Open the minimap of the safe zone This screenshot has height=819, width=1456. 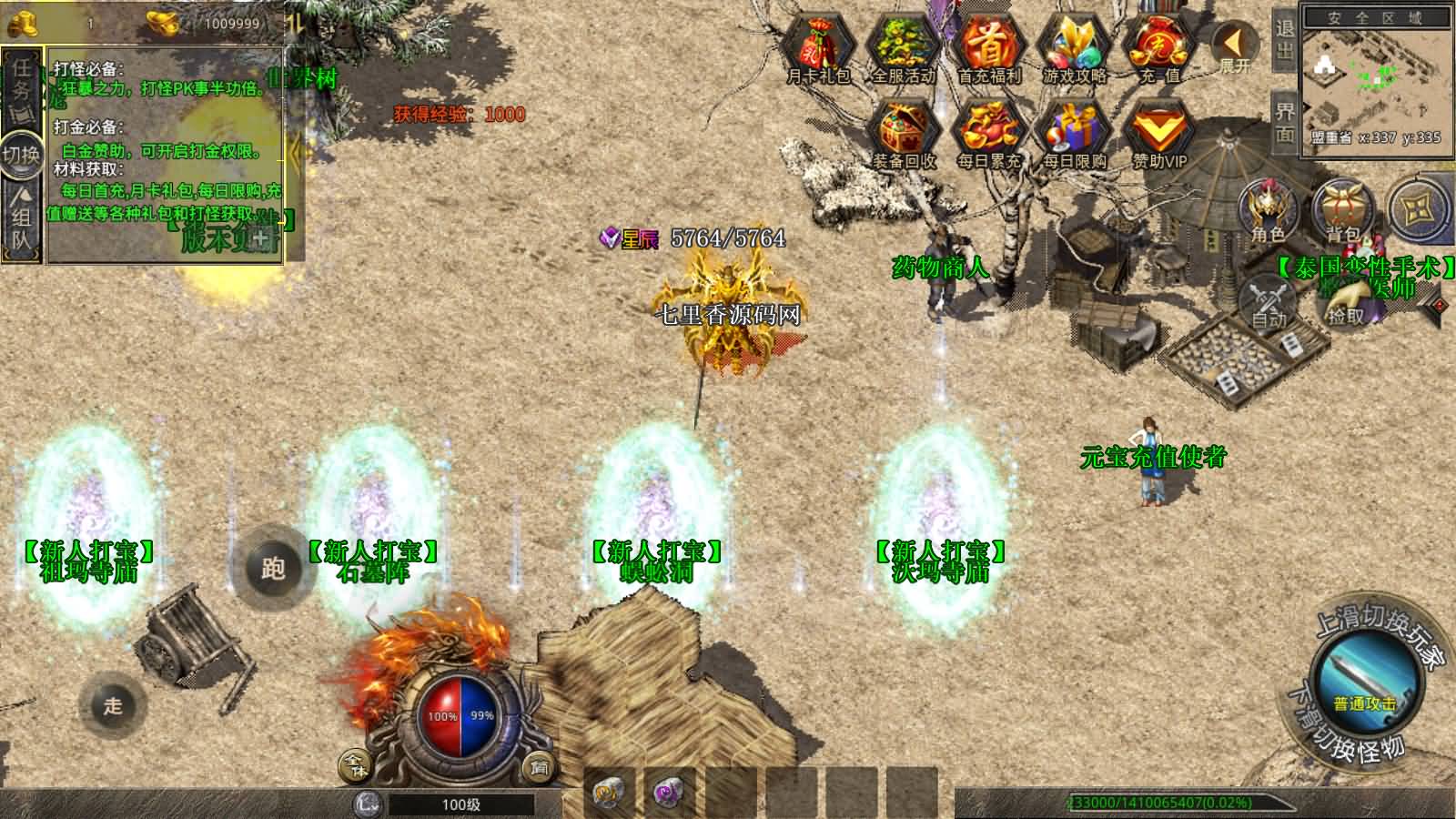[x=1376, y=80]
